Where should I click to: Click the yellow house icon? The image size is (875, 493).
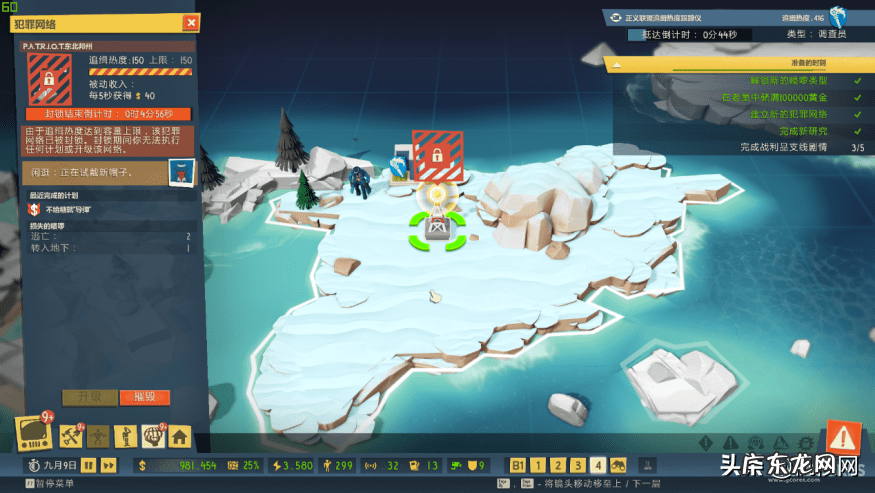pyautogui.click(x=180, y=436)
